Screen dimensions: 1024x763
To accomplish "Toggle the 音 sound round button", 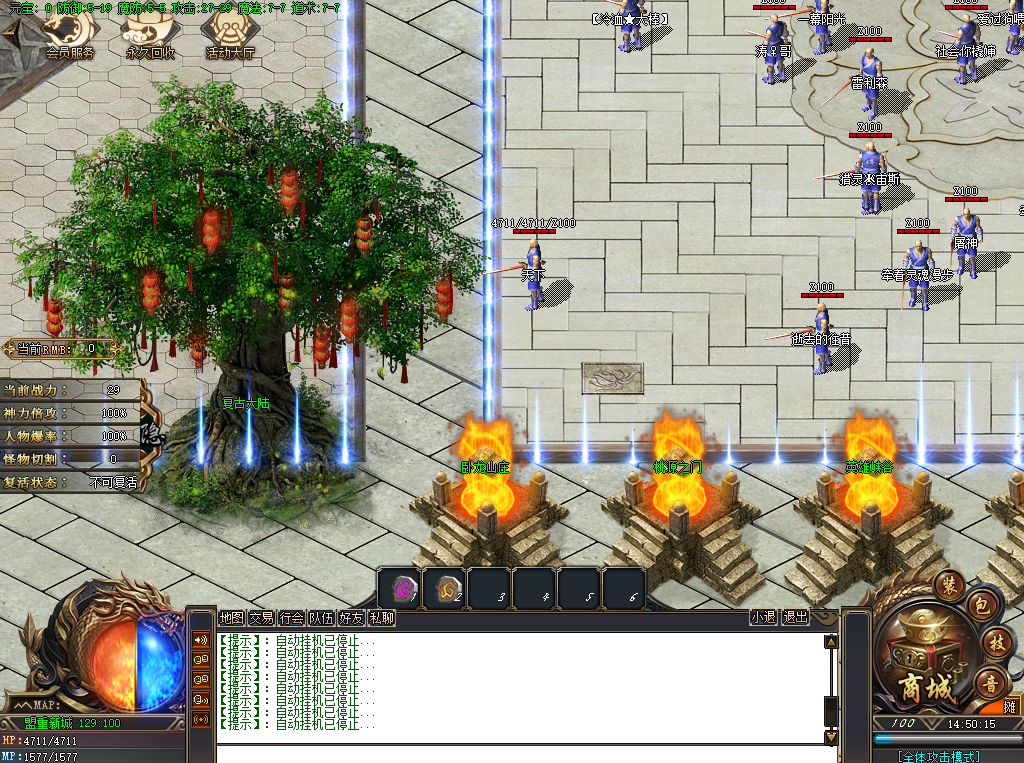I will tap(990, 684).
